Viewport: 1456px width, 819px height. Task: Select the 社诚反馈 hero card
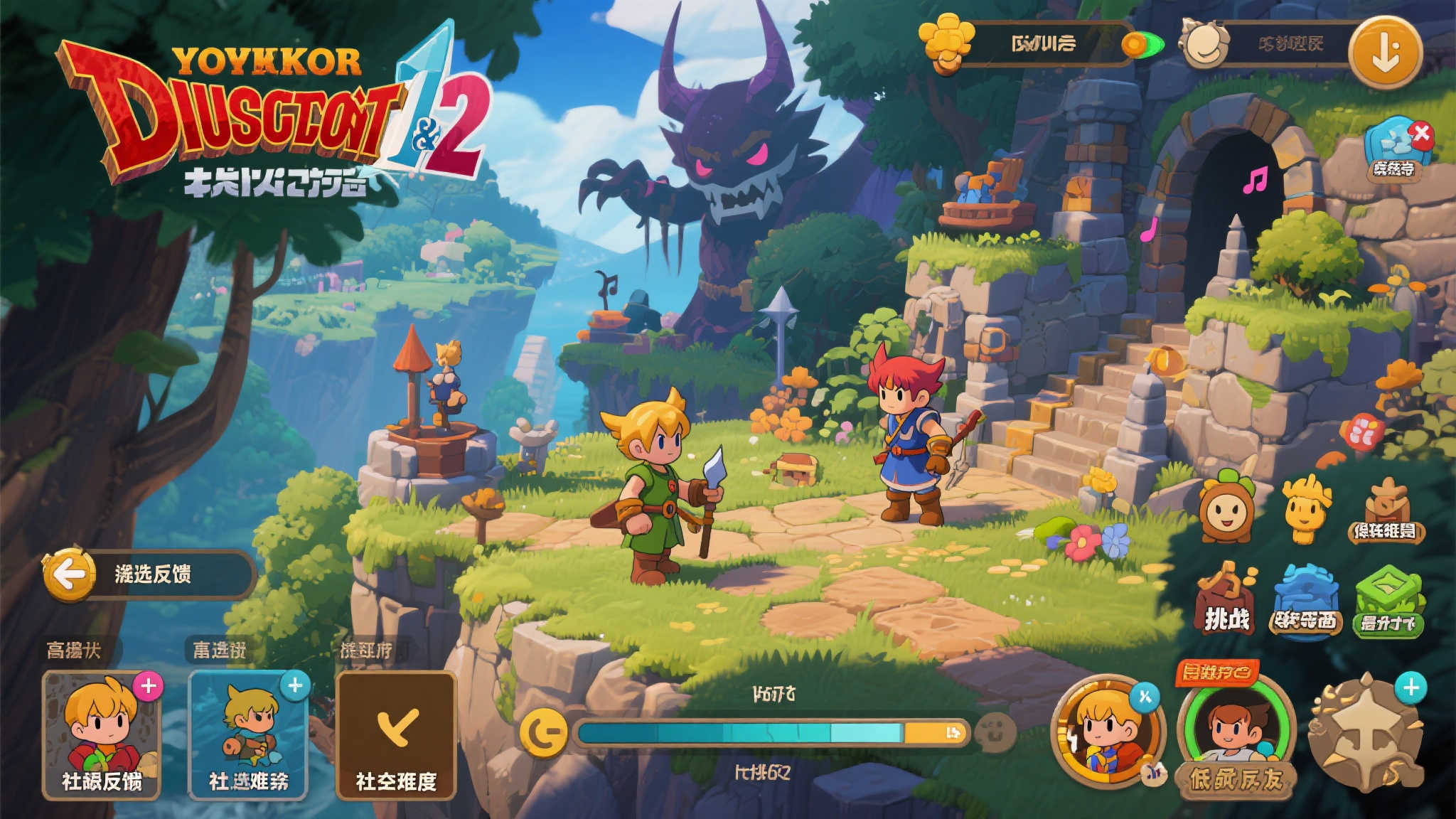101,736
